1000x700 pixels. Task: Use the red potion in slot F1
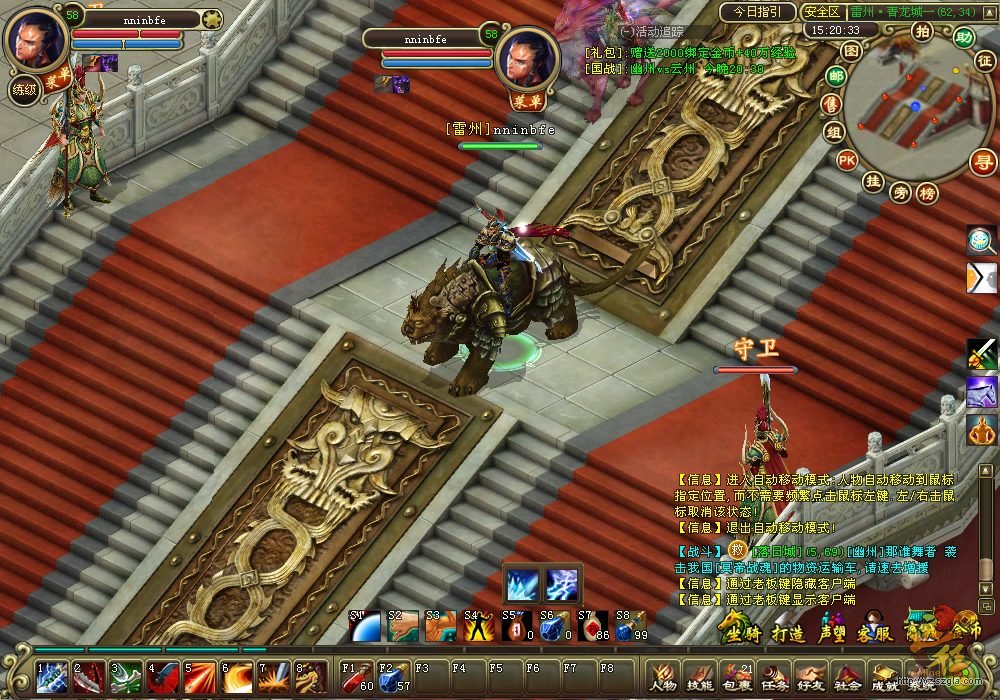click(355, 676)
